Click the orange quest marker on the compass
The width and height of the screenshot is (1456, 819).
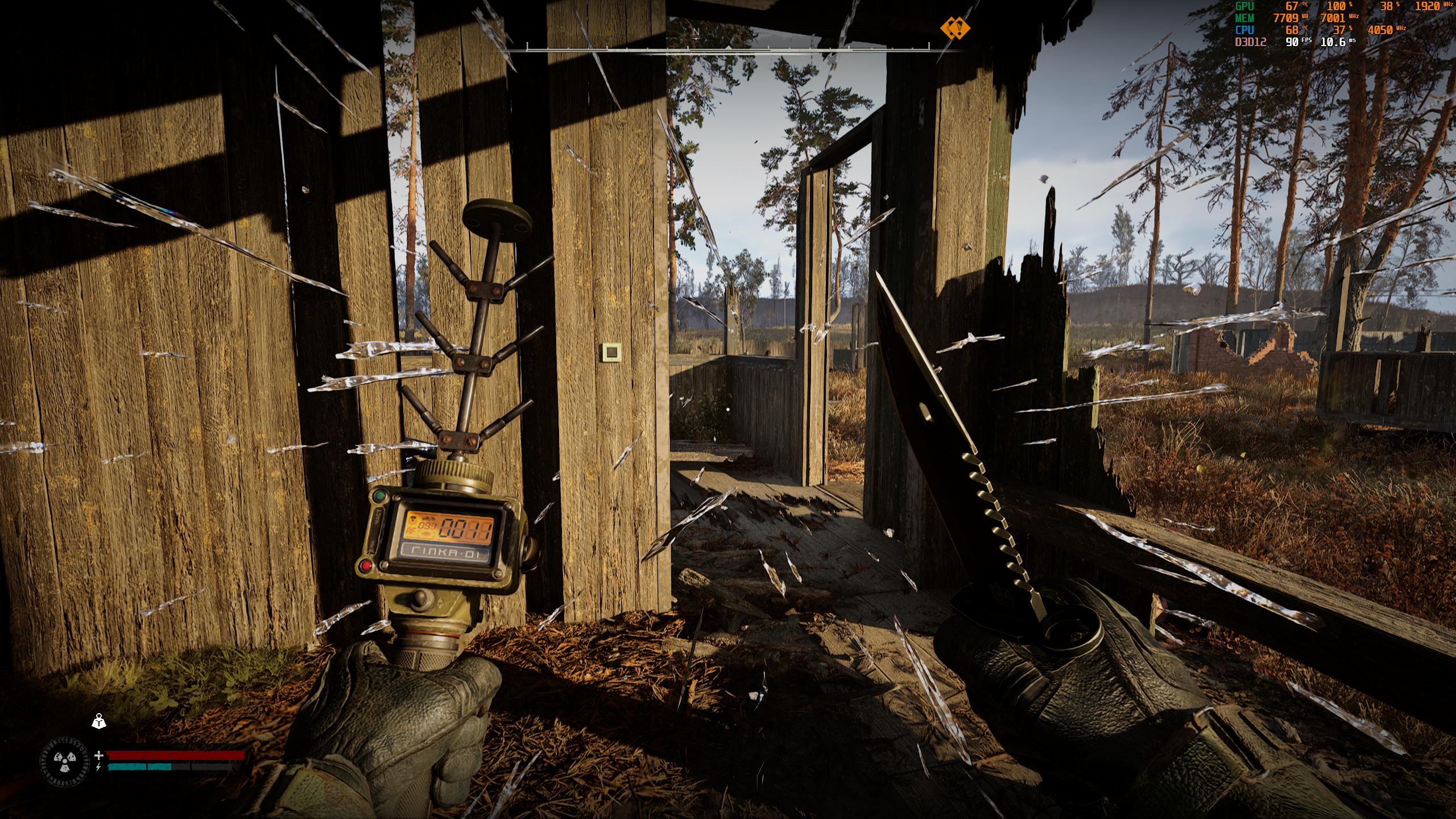(954, 27)
